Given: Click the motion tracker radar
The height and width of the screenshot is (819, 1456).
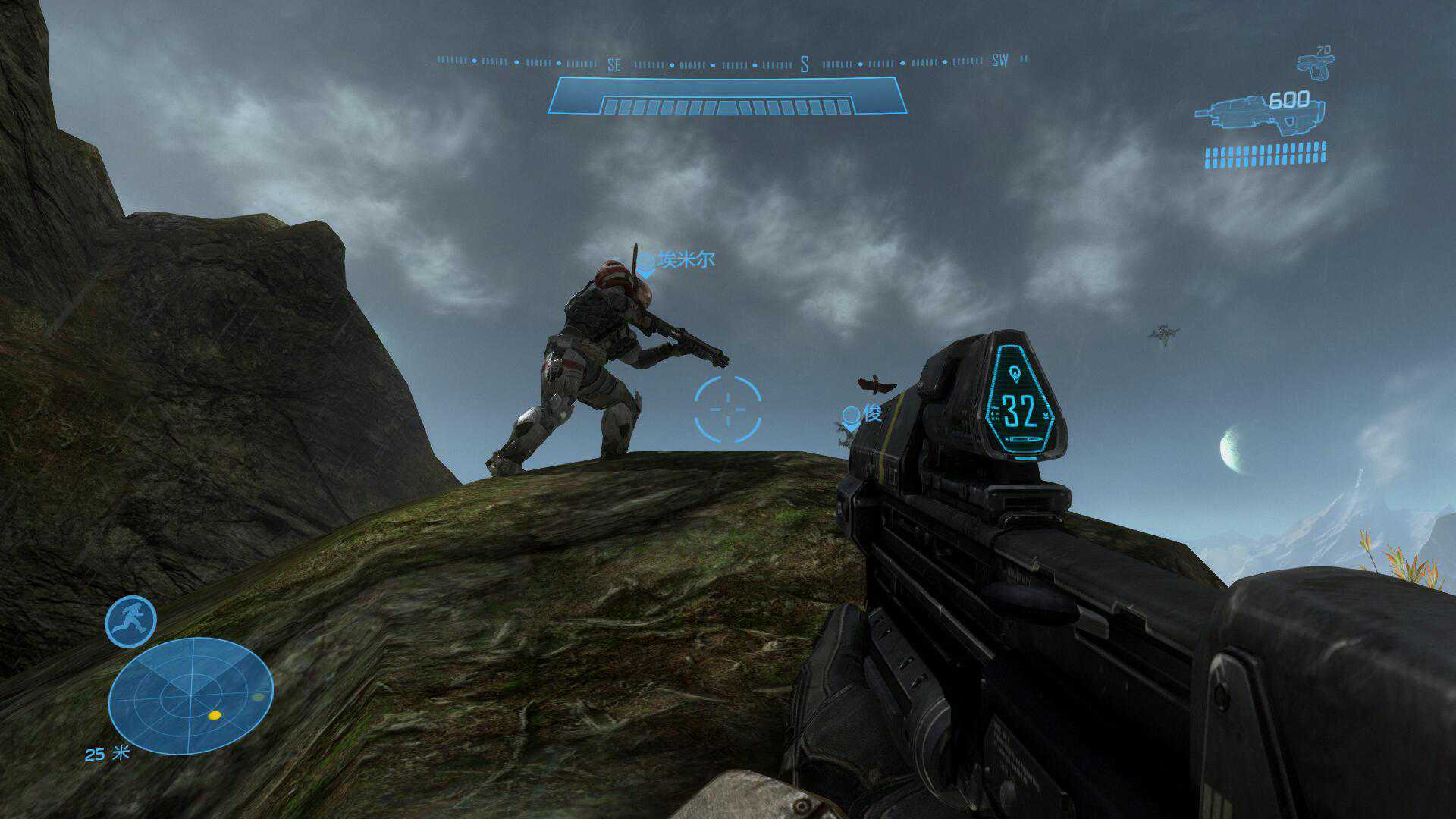Looking at the screenshot, I should click(x=190, y=696).
